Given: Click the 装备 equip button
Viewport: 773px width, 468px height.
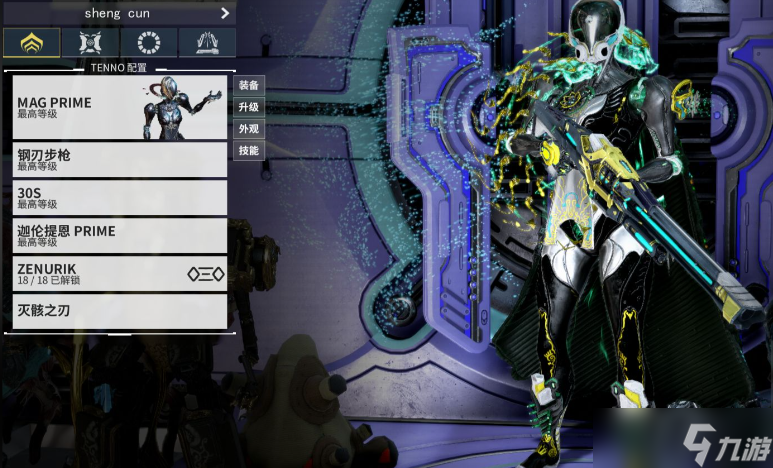Looking at the screenshot, I should (248, 86).
